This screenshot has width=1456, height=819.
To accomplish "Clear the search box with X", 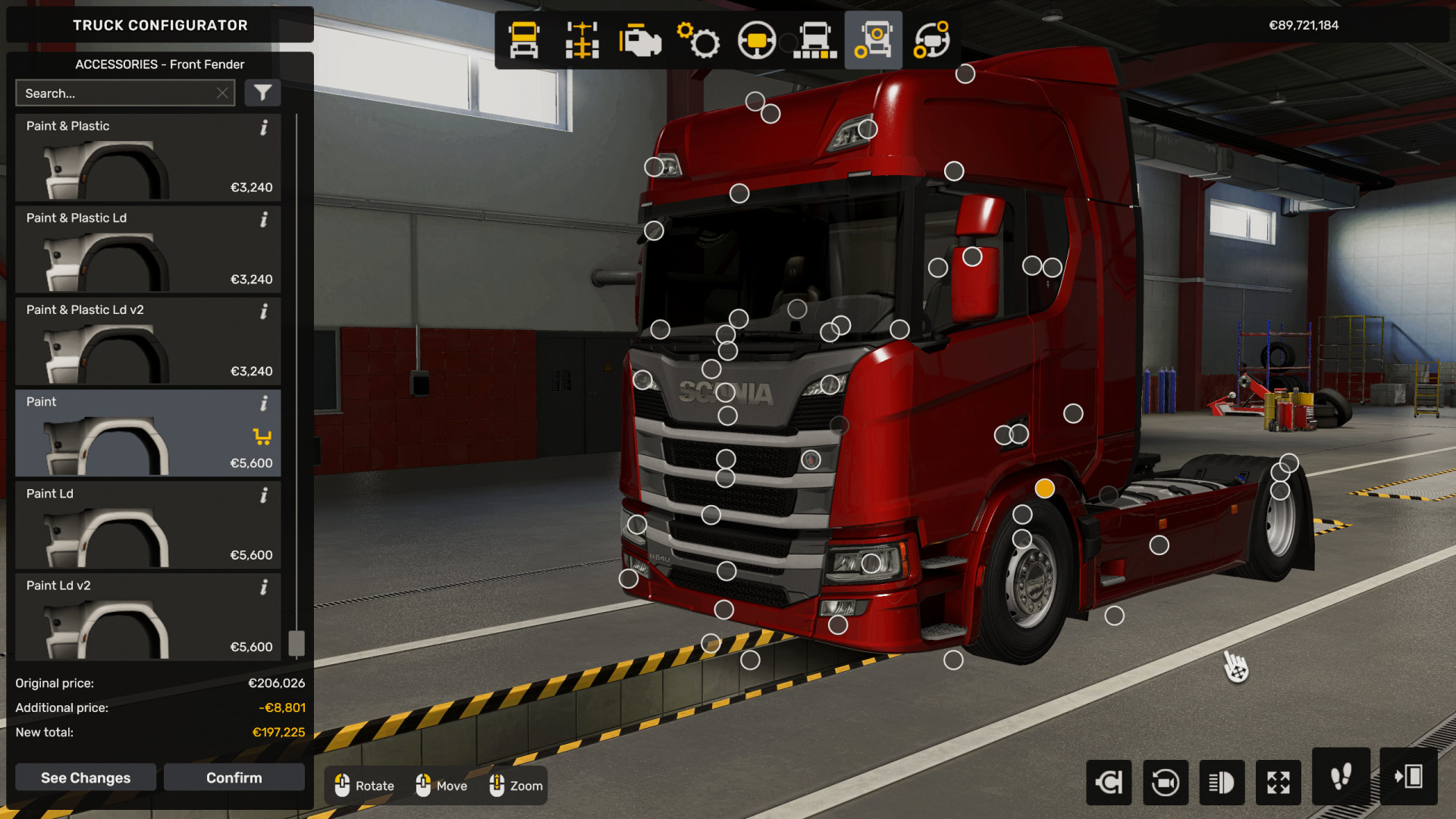I will [x=222, y=93].
